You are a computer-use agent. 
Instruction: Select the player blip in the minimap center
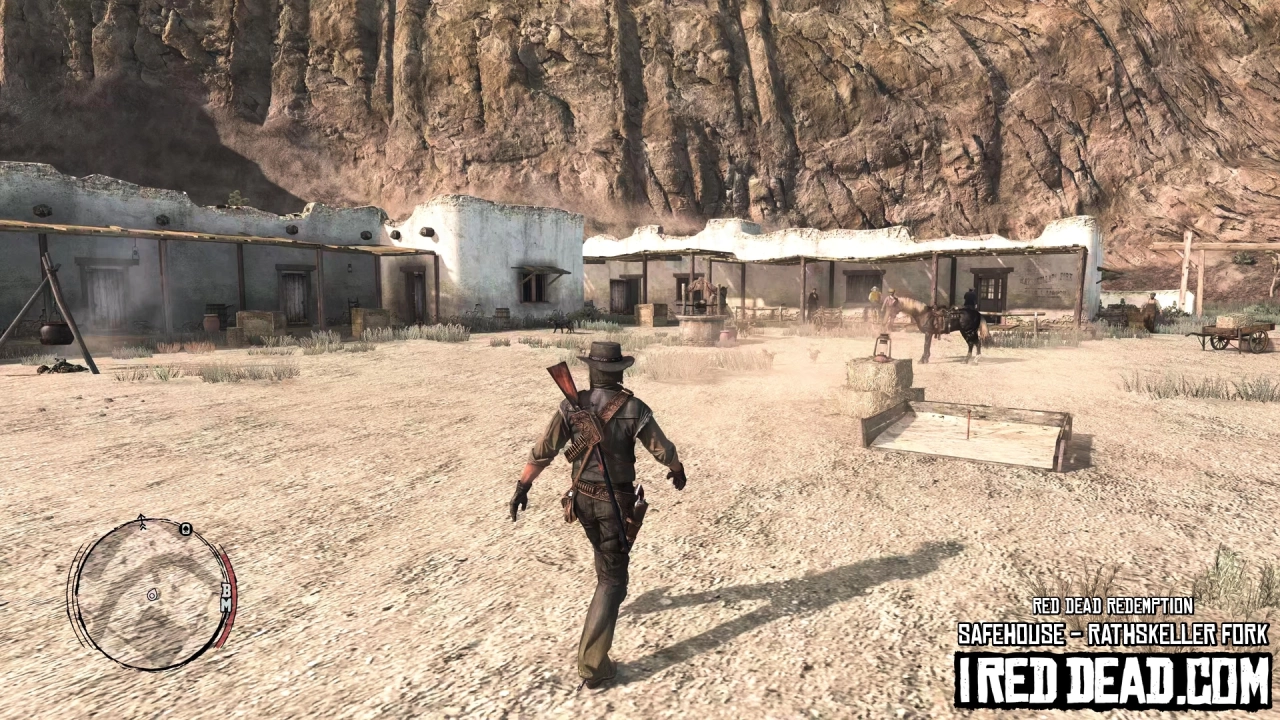(153, 595)
